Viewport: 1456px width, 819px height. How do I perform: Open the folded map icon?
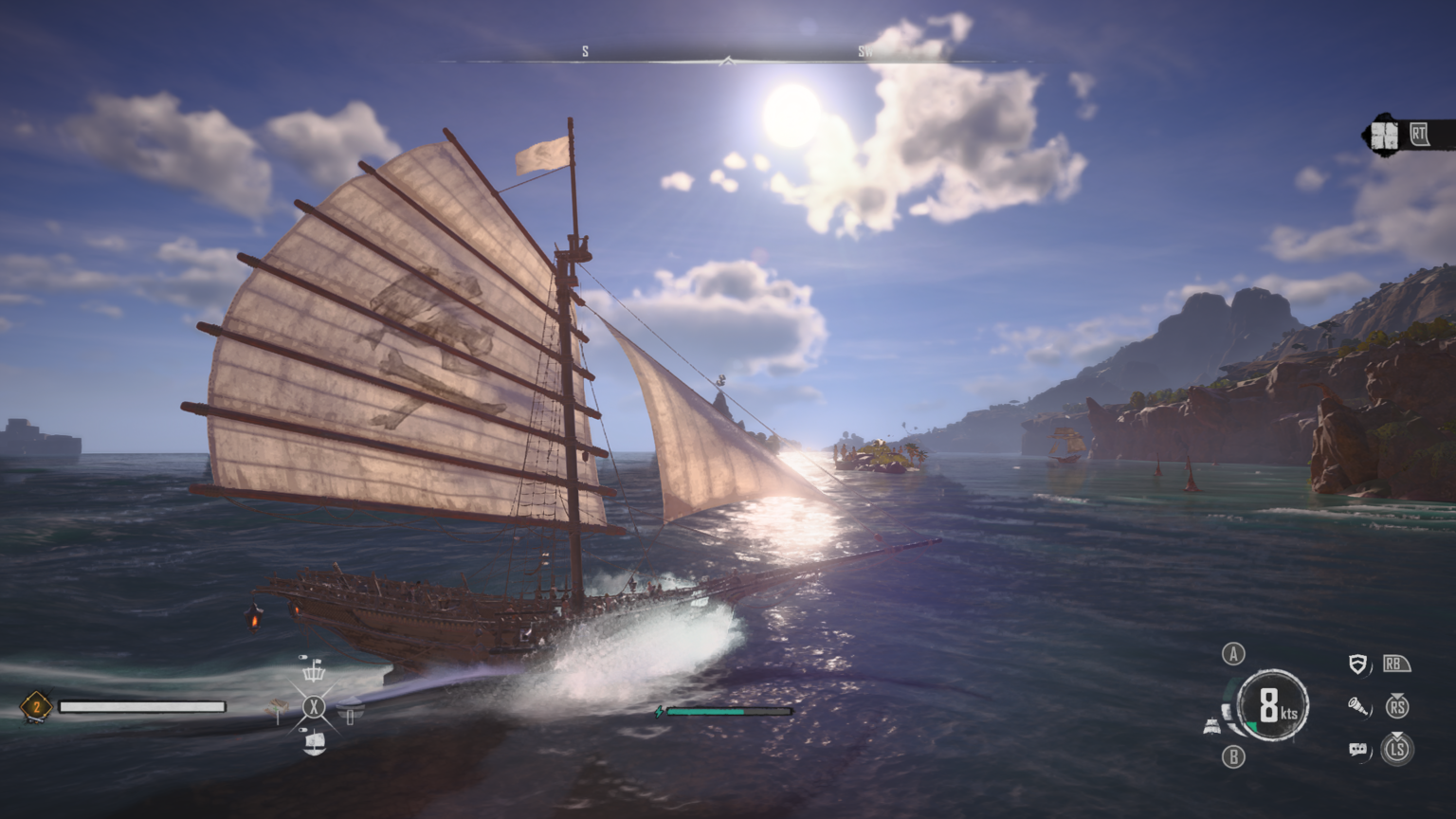1385,136
